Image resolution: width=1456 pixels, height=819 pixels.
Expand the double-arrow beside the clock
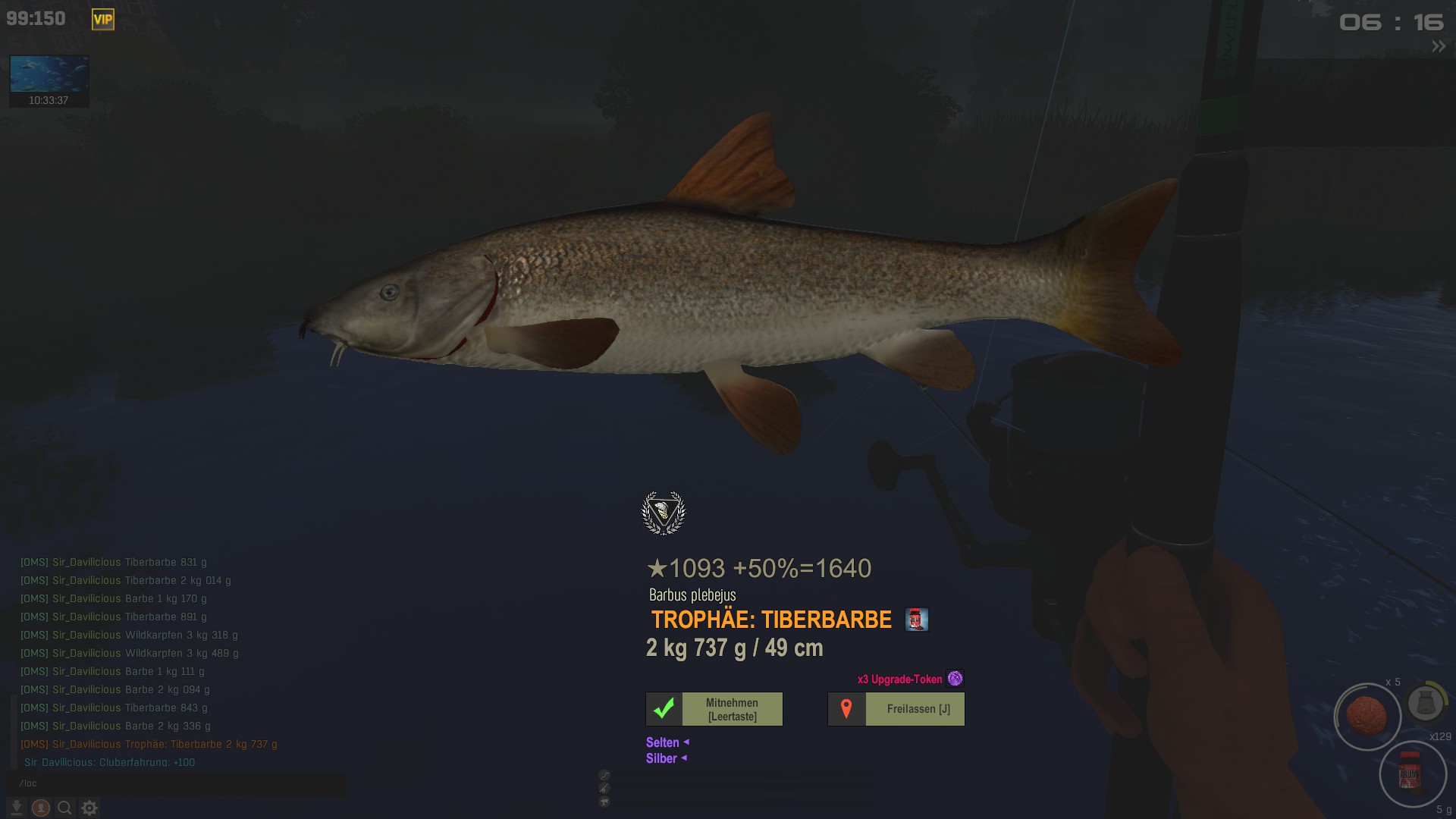point(1439,47)
